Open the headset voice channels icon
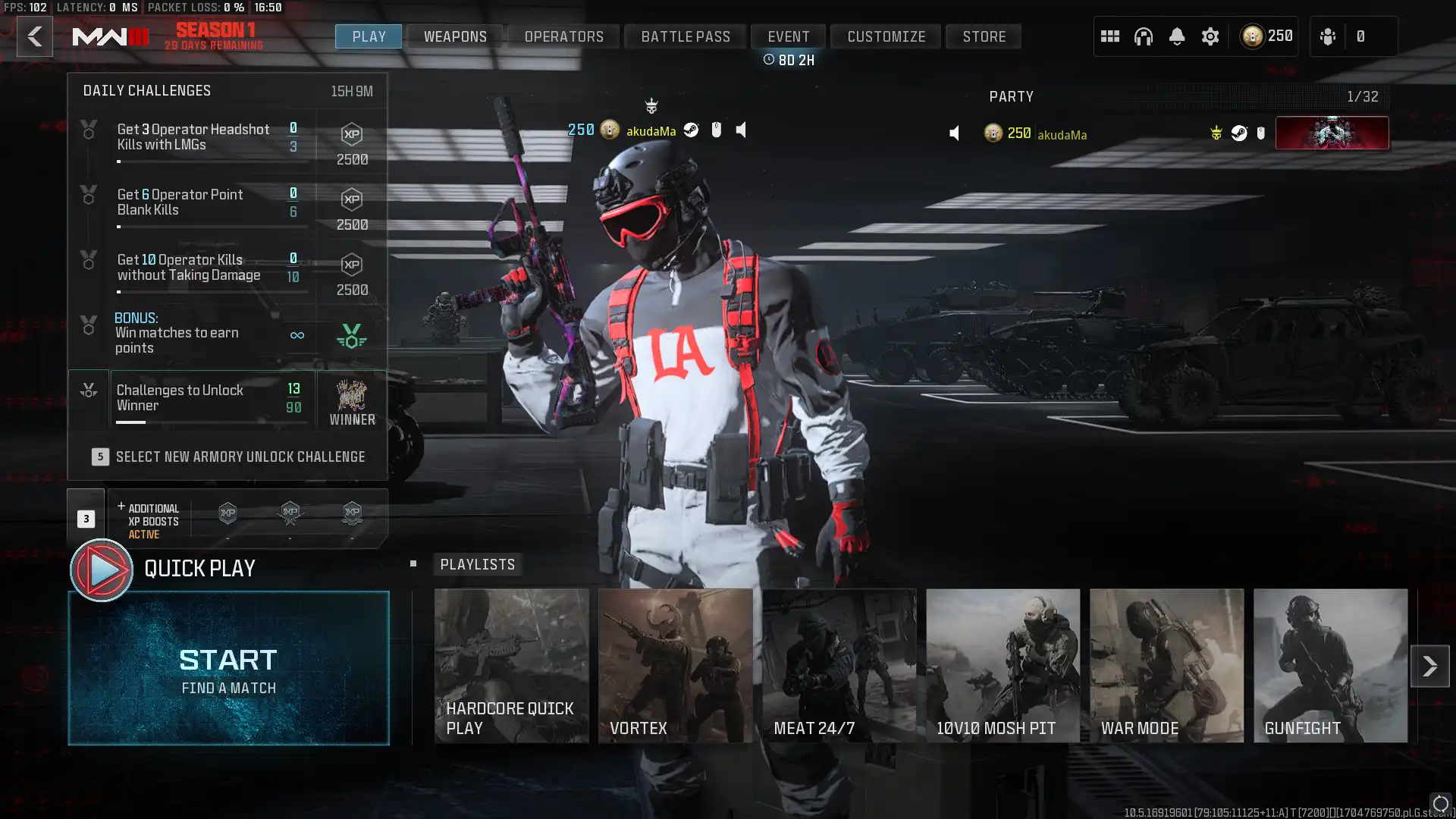1456x819 pixels. point(1143,36)
